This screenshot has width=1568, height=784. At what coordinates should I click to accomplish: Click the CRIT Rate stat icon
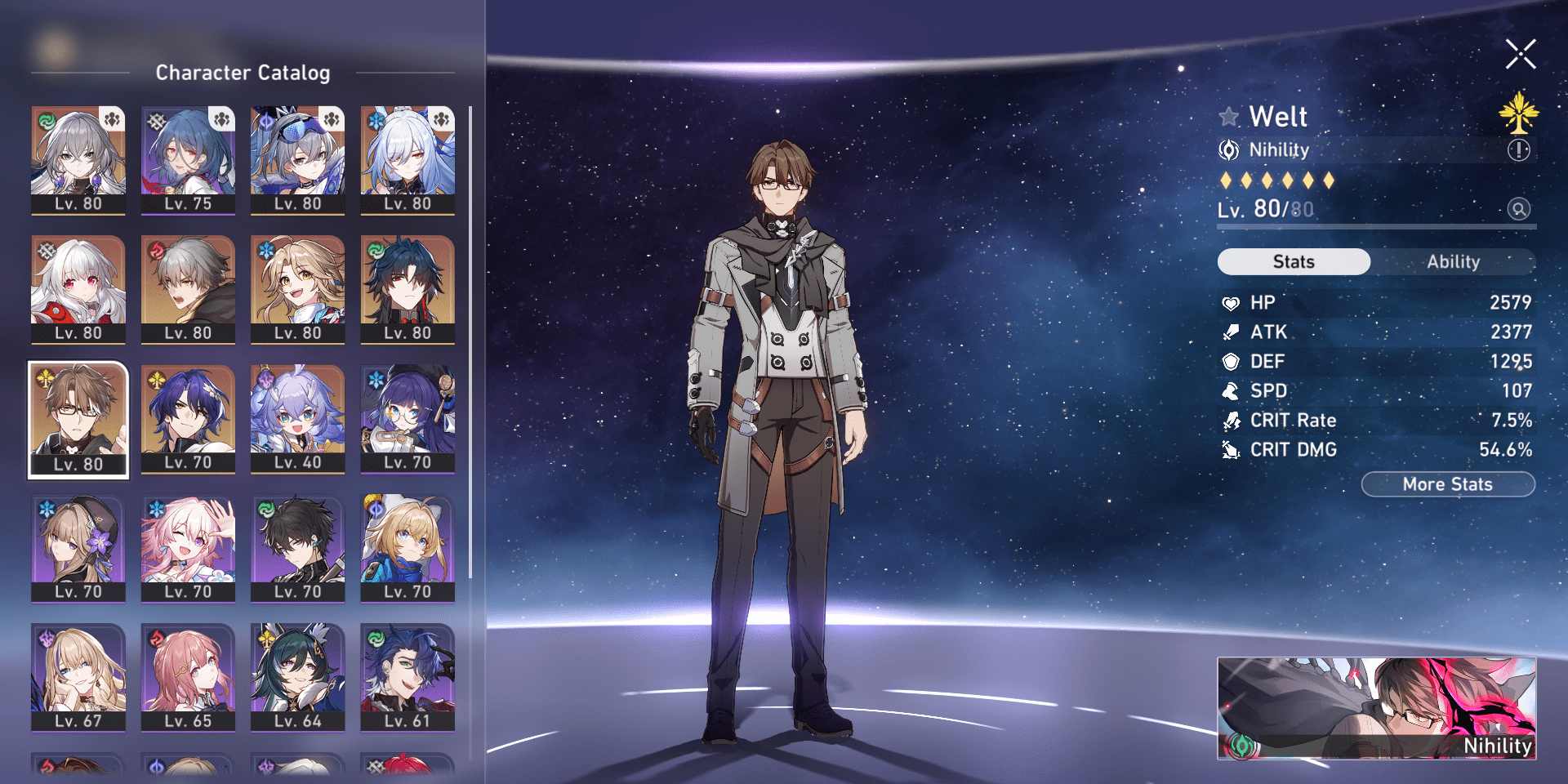point(1232,420)
